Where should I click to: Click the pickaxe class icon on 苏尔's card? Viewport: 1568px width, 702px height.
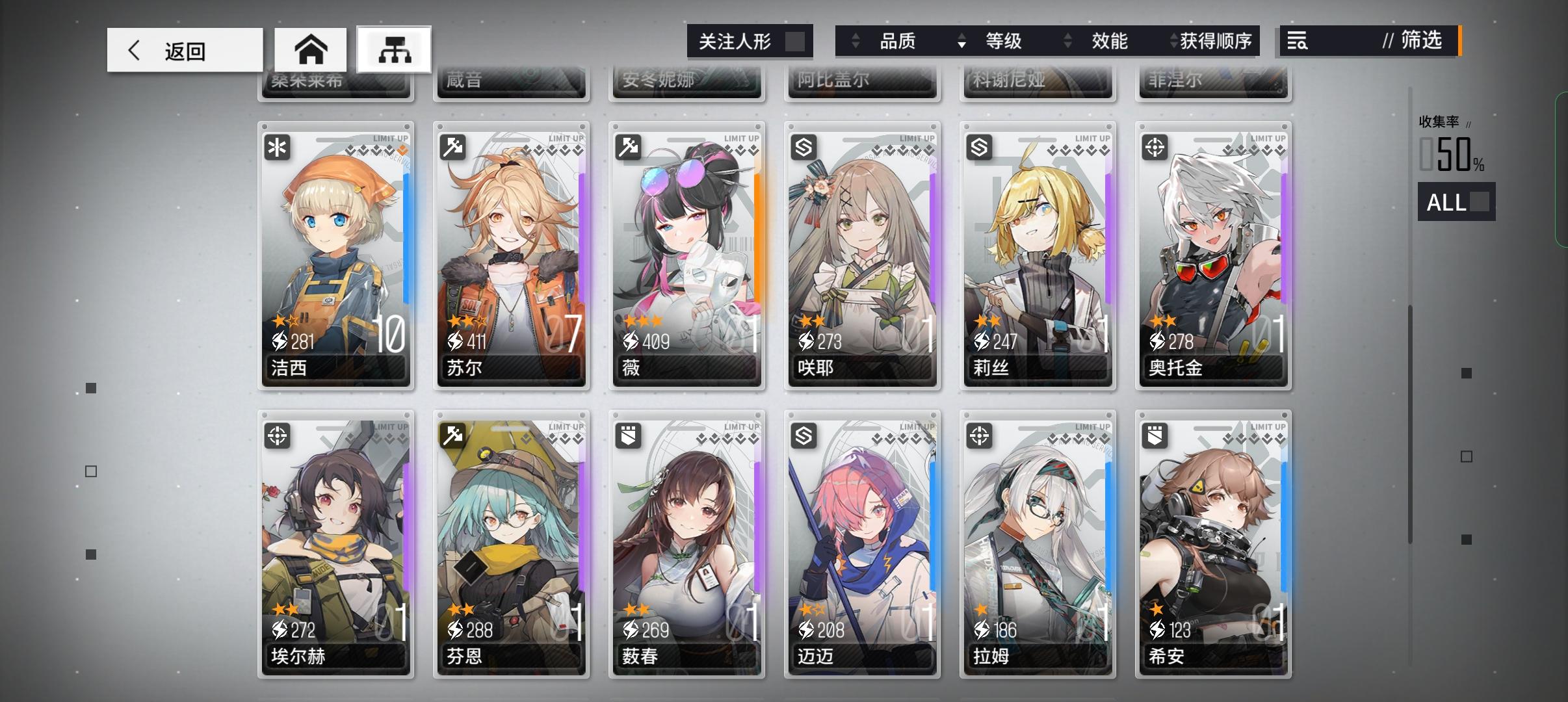[454, 148]
